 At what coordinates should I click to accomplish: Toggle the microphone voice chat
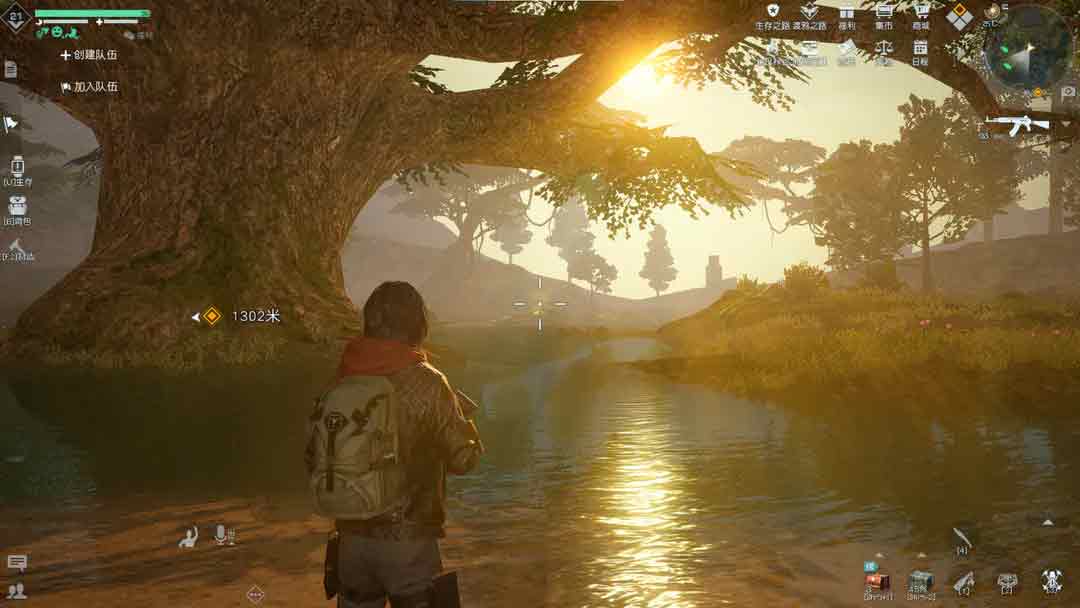[x=221, y=536]
